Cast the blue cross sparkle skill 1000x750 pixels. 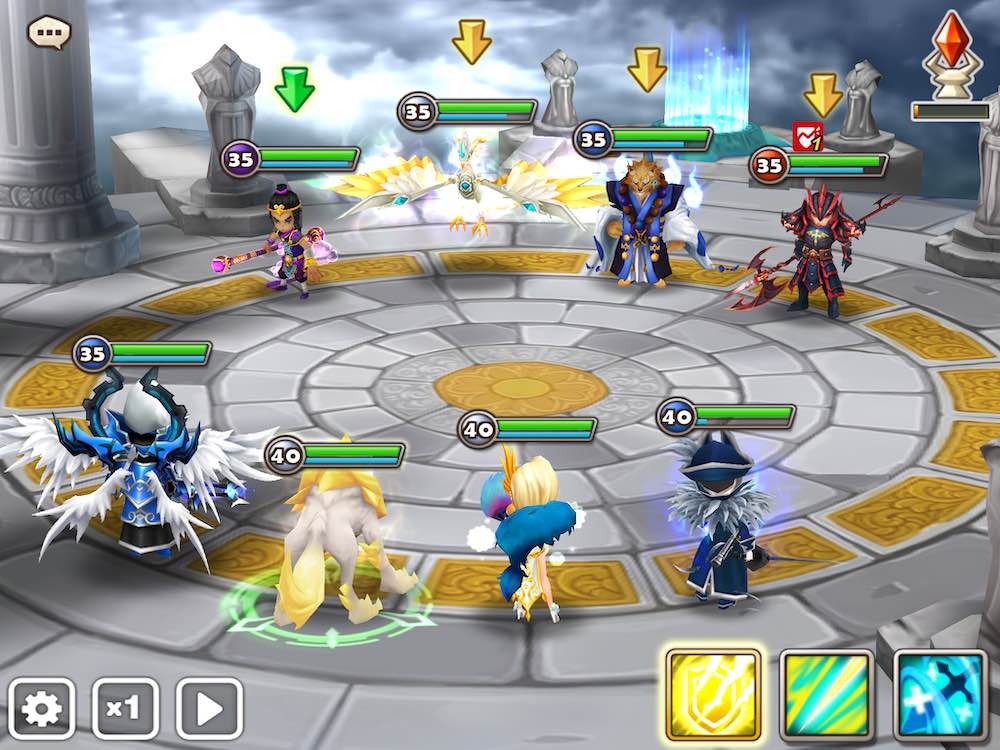(940, 693)
